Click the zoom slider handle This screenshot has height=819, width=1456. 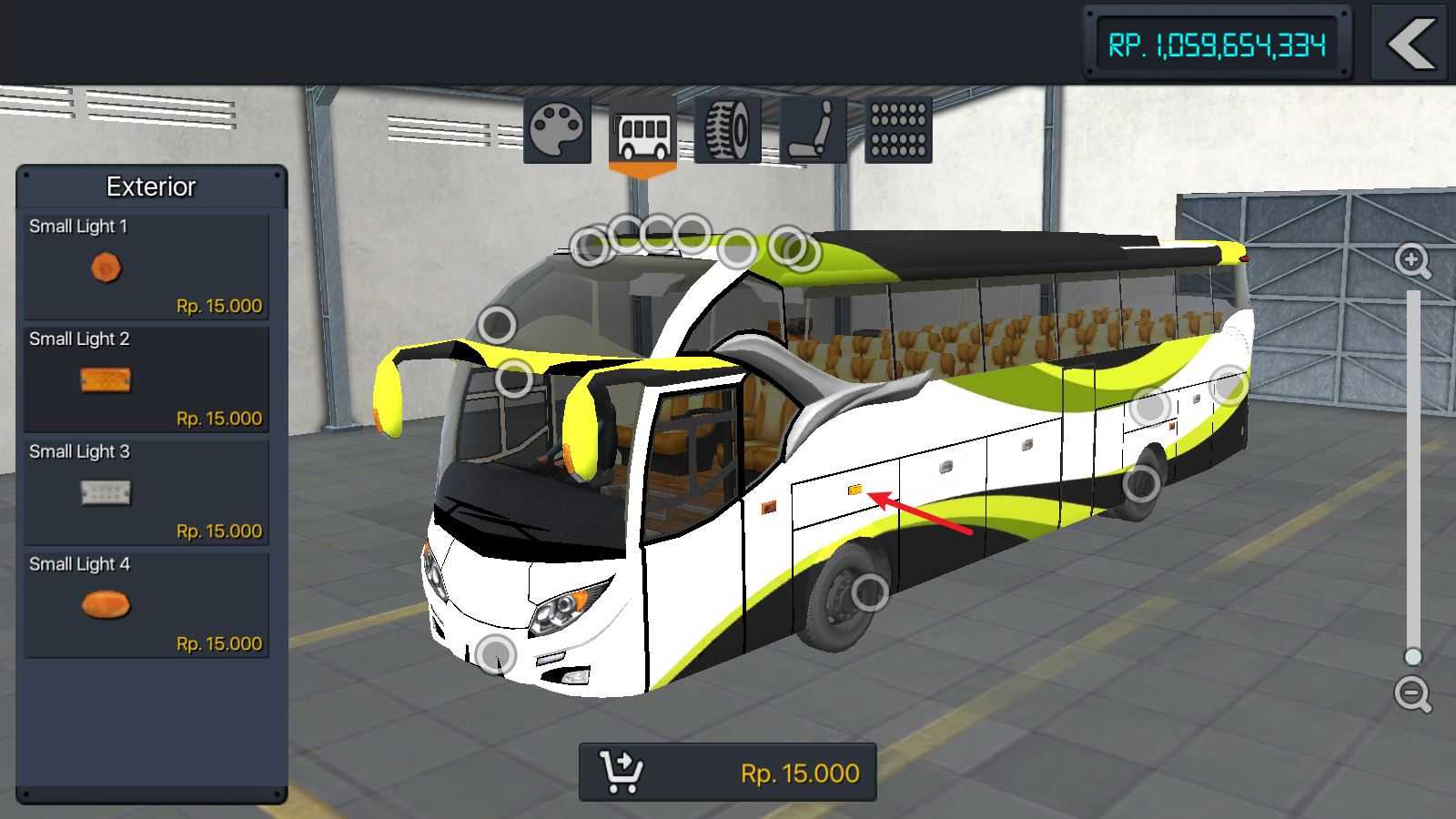(x=1412, y=656)
